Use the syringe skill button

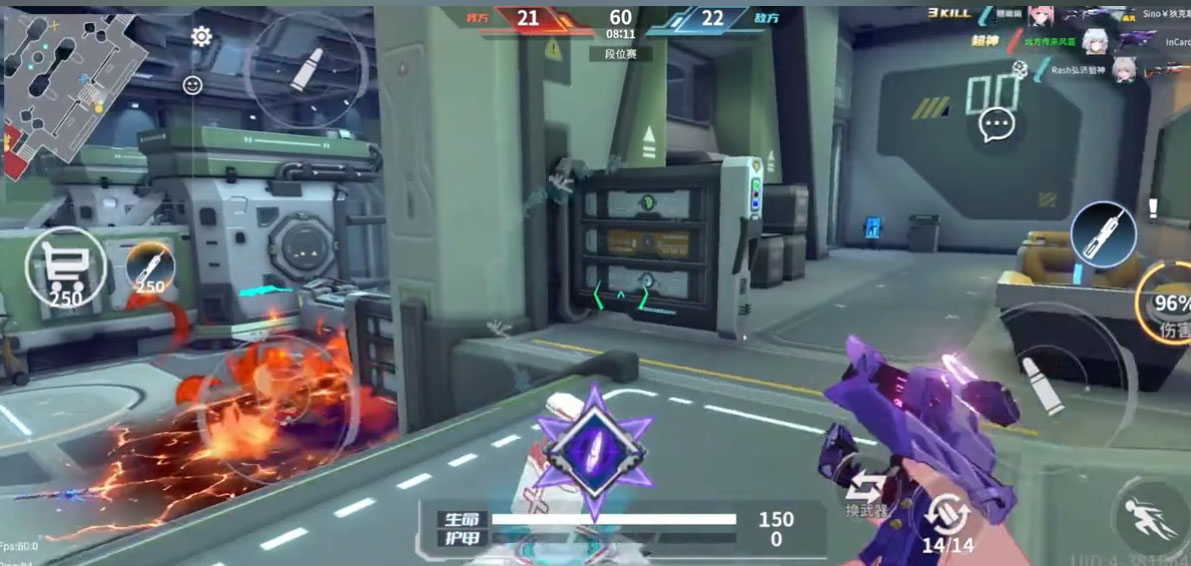click(x=1103, y=233)
